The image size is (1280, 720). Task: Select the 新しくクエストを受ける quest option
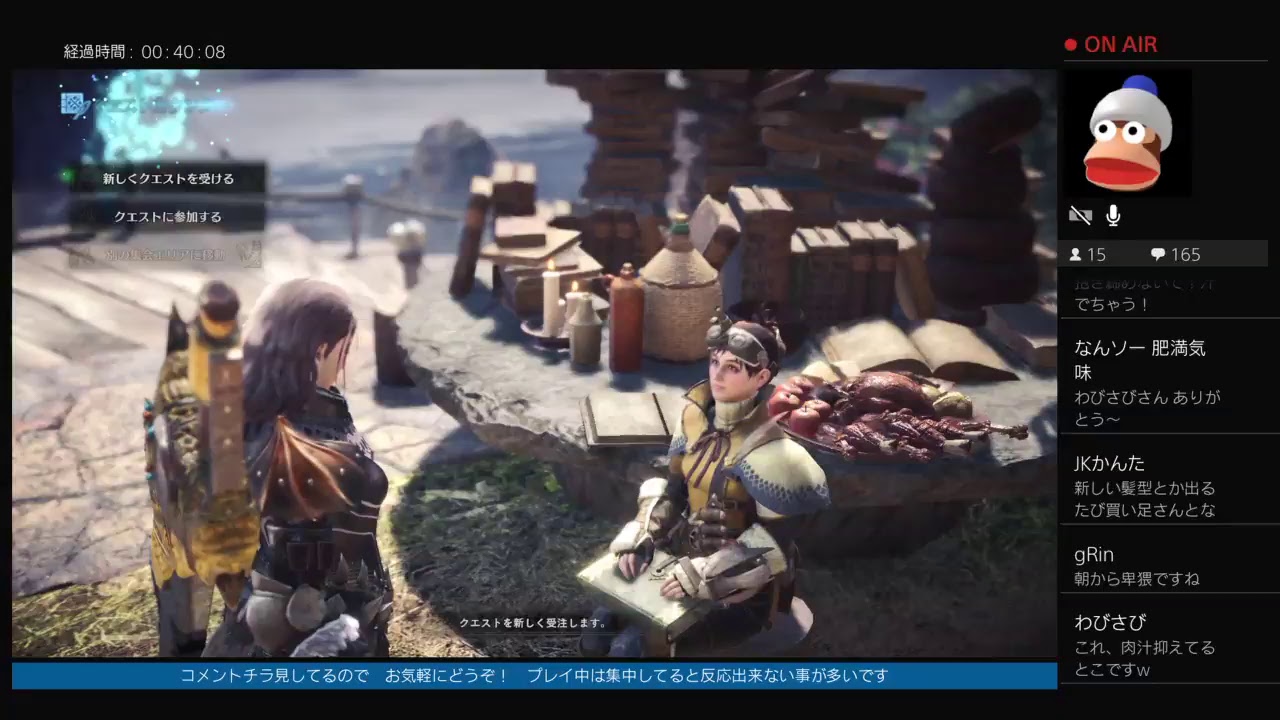pyautogui.click(x=167, y=177)
